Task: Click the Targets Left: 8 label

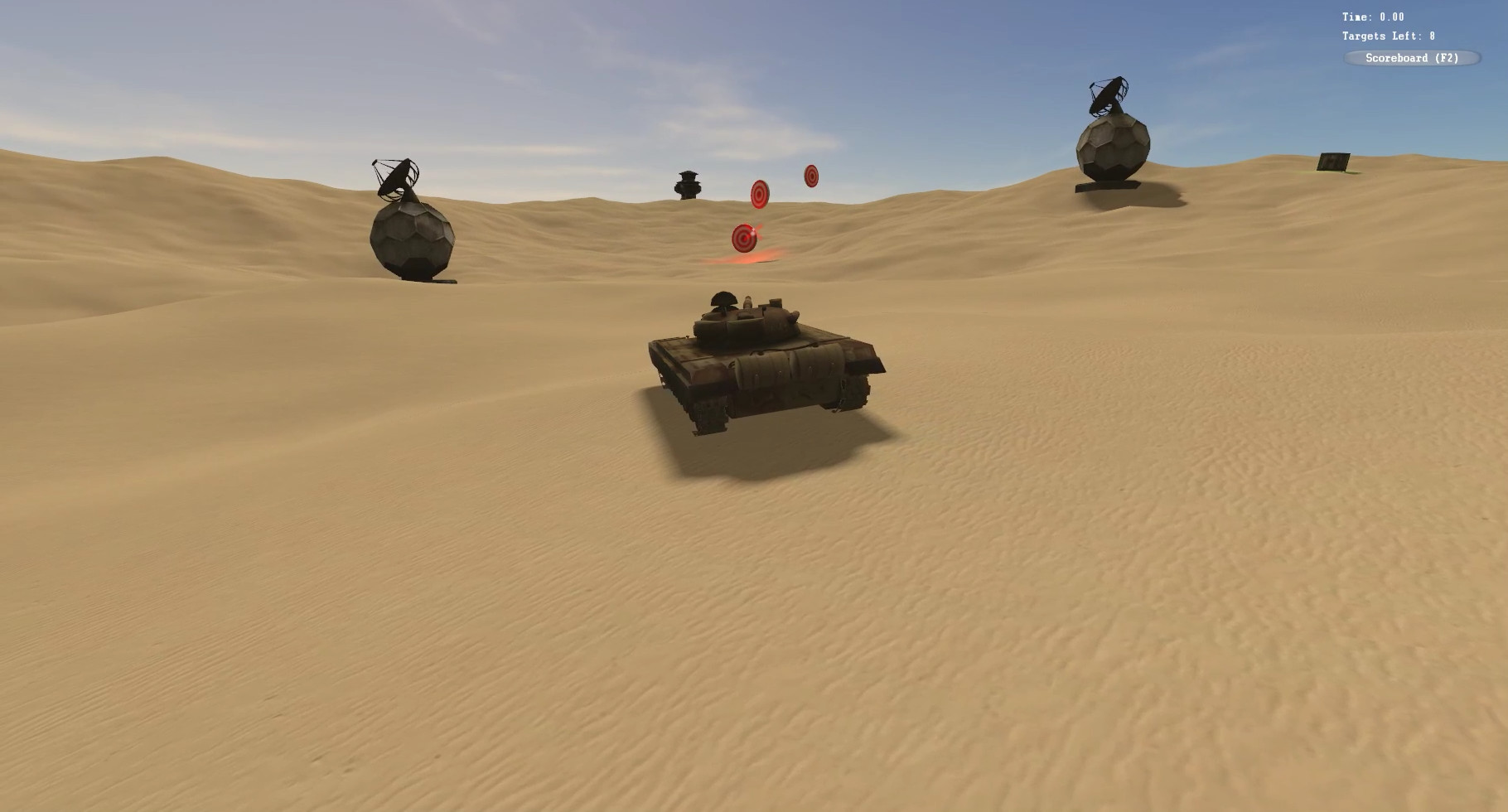Action: (x=1388, y=36)
